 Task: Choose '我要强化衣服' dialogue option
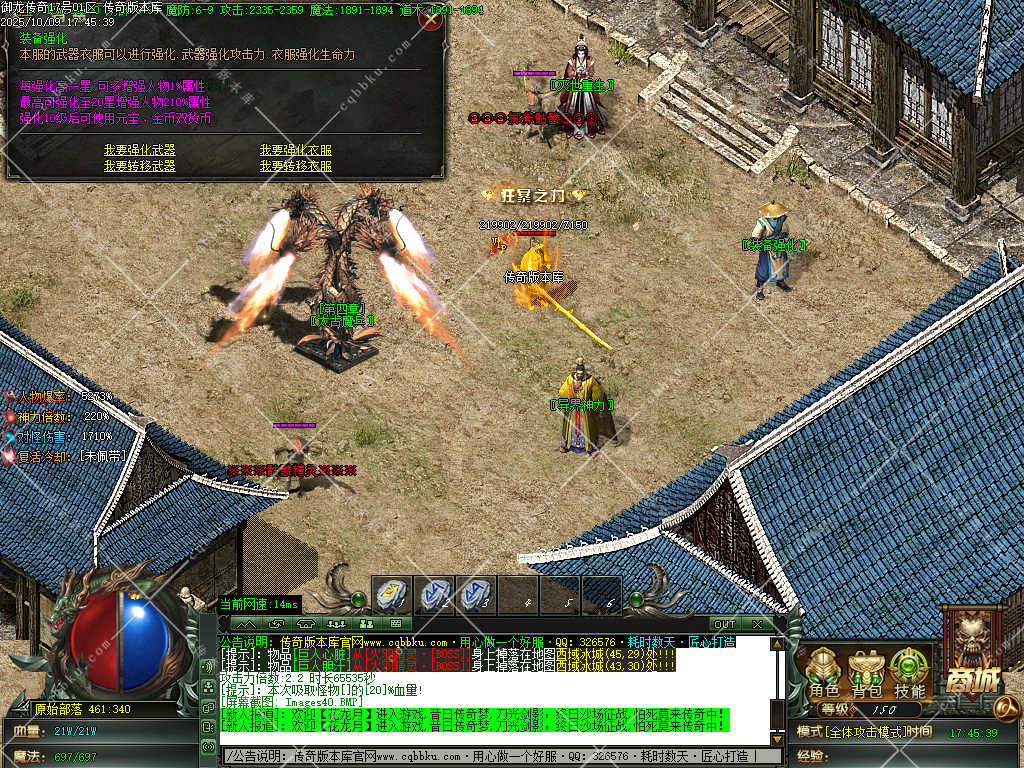click(x=295, y=151)
